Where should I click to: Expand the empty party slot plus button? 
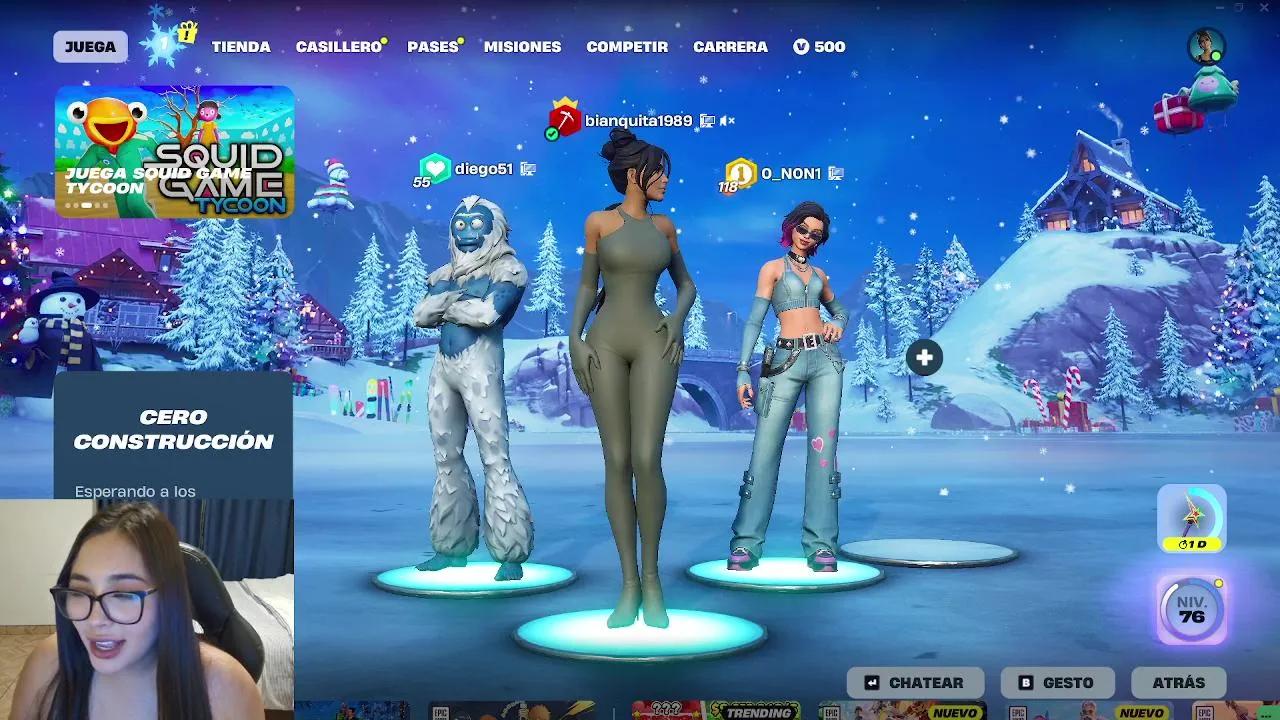point(923,355)
